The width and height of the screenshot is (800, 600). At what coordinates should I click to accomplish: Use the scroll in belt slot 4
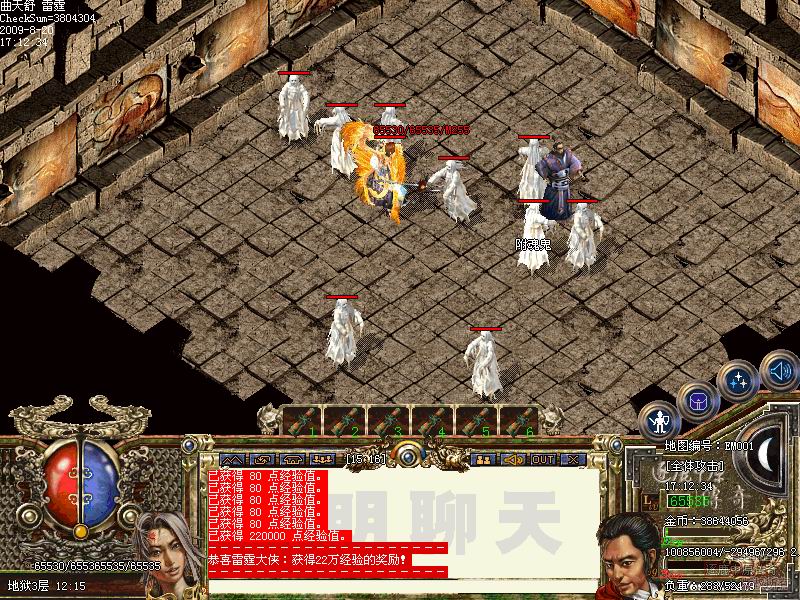click(x=433, y=420)
